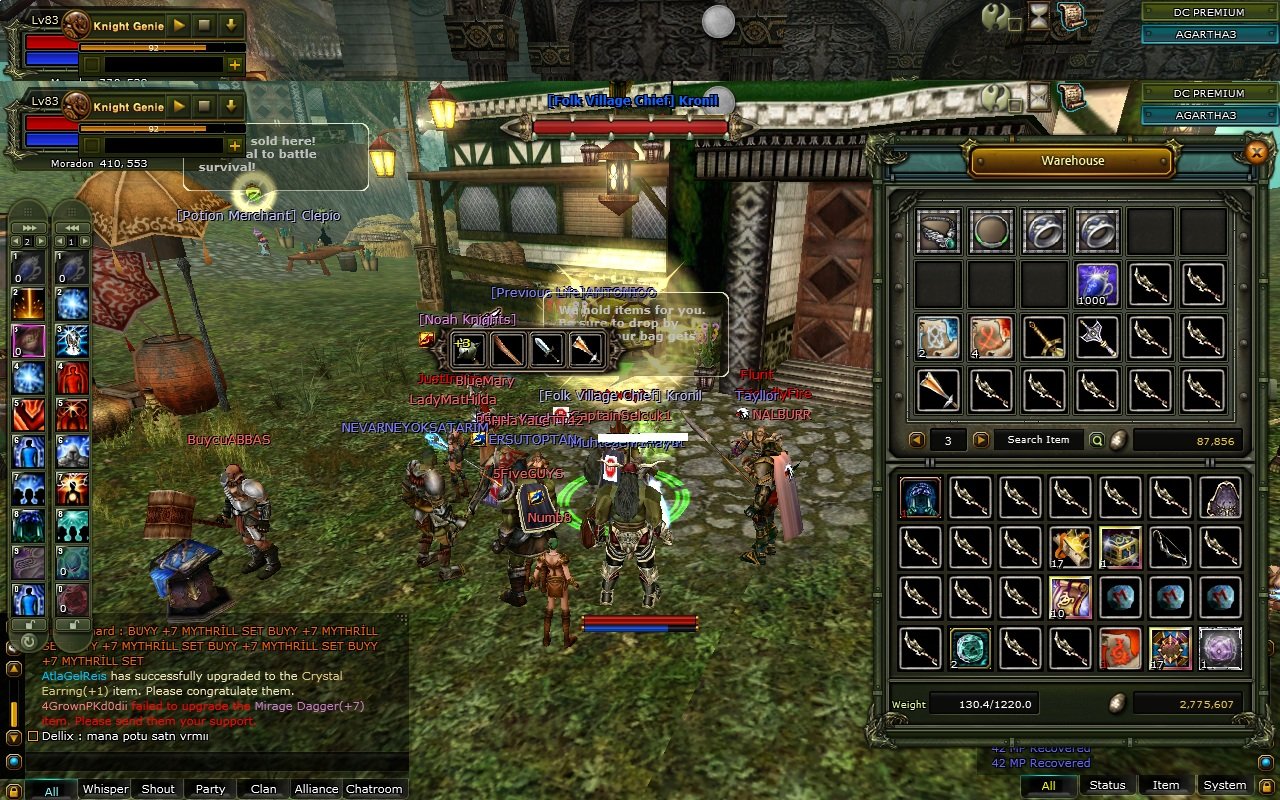Open the Chatroom tab
1280x800 pixels.
coord(374,789)
